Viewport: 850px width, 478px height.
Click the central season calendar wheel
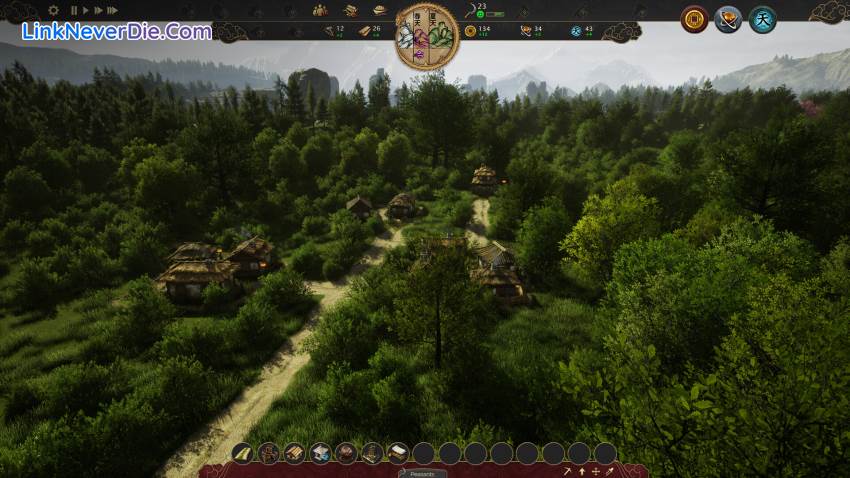tap(427, 37)
